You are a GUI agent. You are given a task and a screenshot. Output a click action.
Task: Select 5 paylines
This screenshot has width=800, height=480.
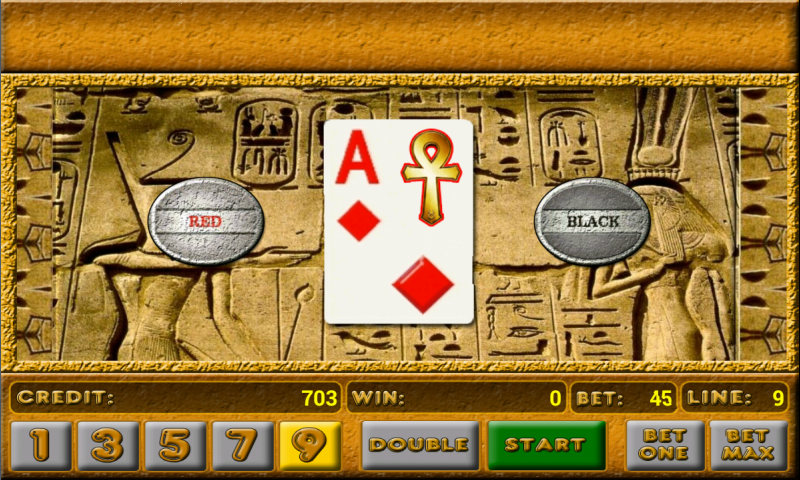(x=175, y=446)
